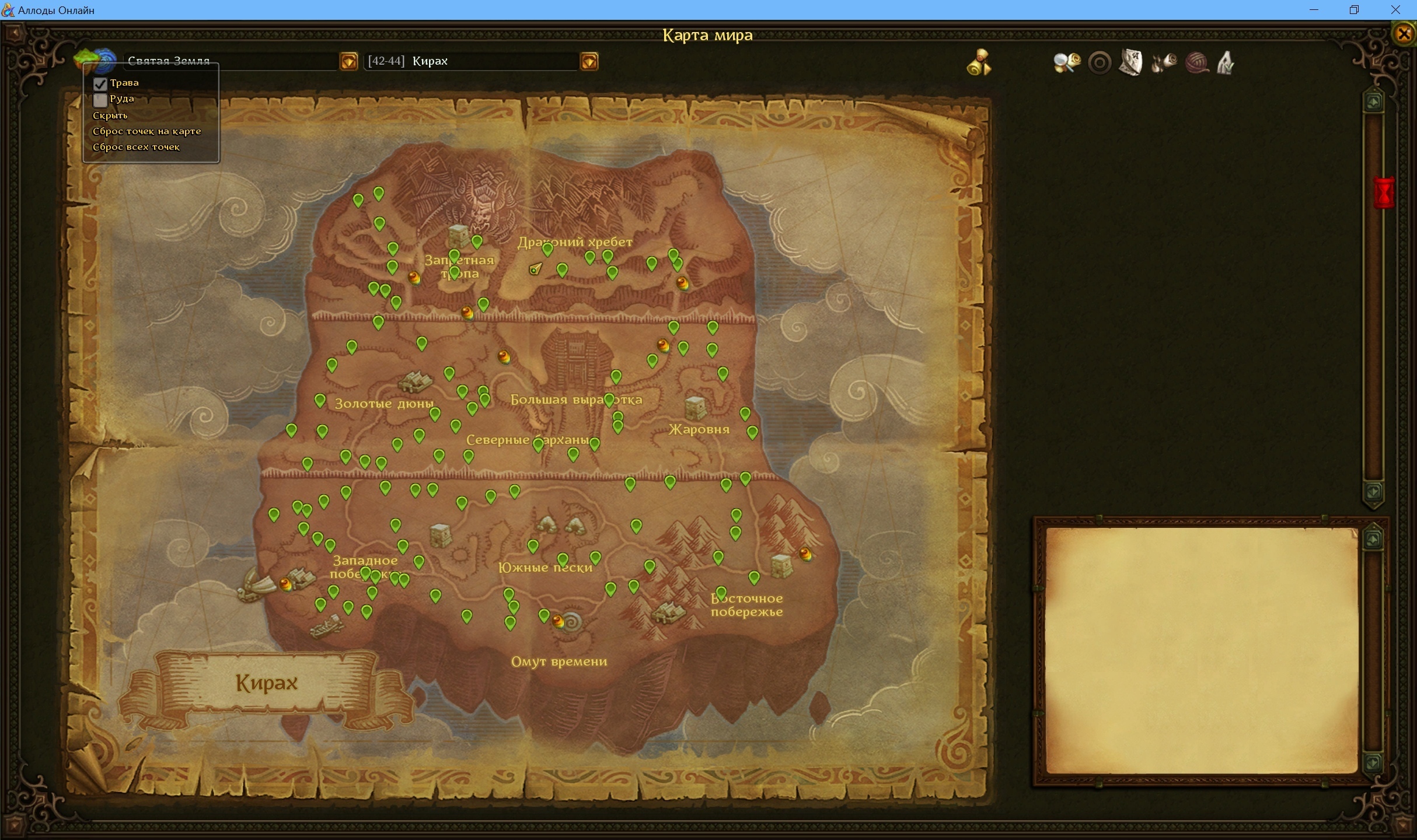This screenshot has height=840, width=1417.
Task: Click the burning scroll icon
Action: pos(1164,62)
